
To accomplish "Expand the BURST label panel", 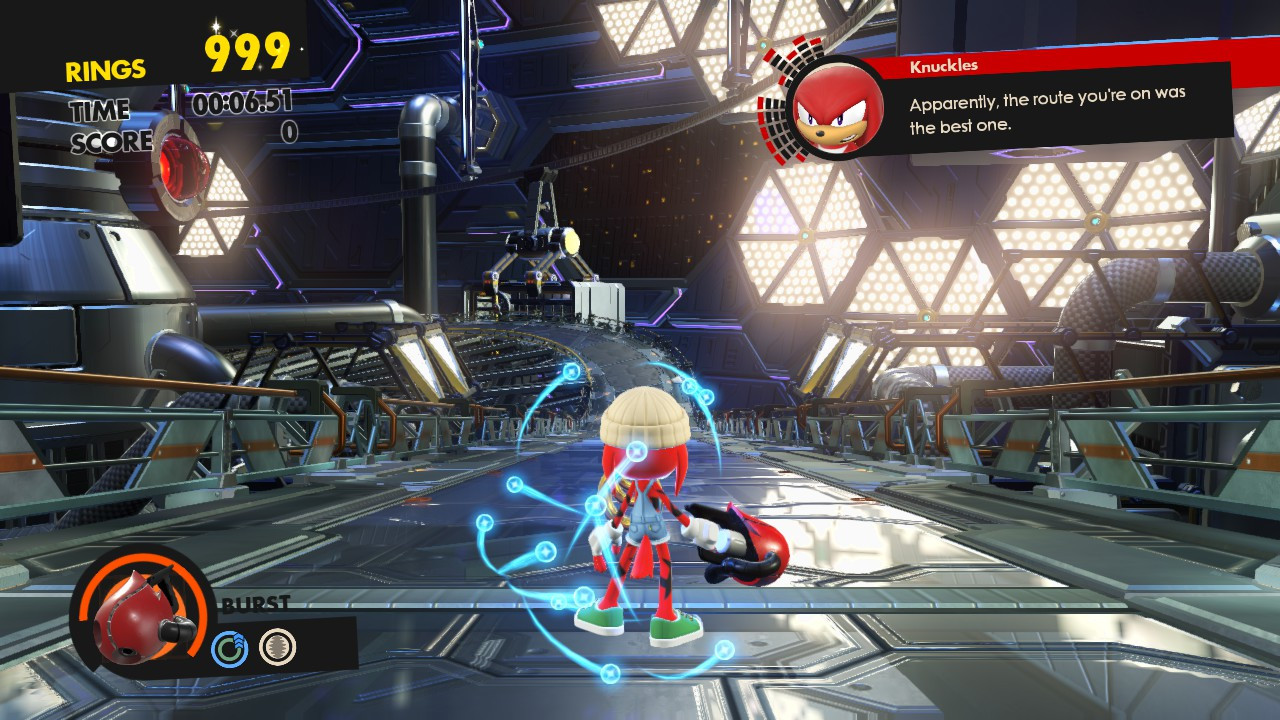I will (255, 605).
